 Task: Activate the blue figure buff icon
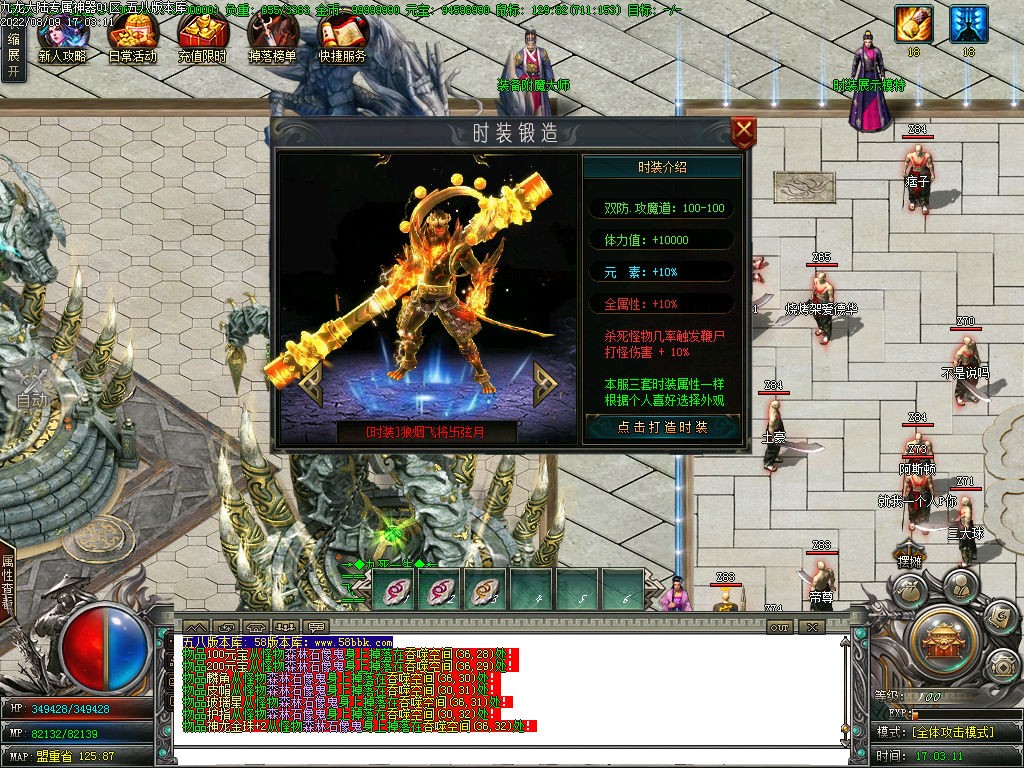(968, 24)
